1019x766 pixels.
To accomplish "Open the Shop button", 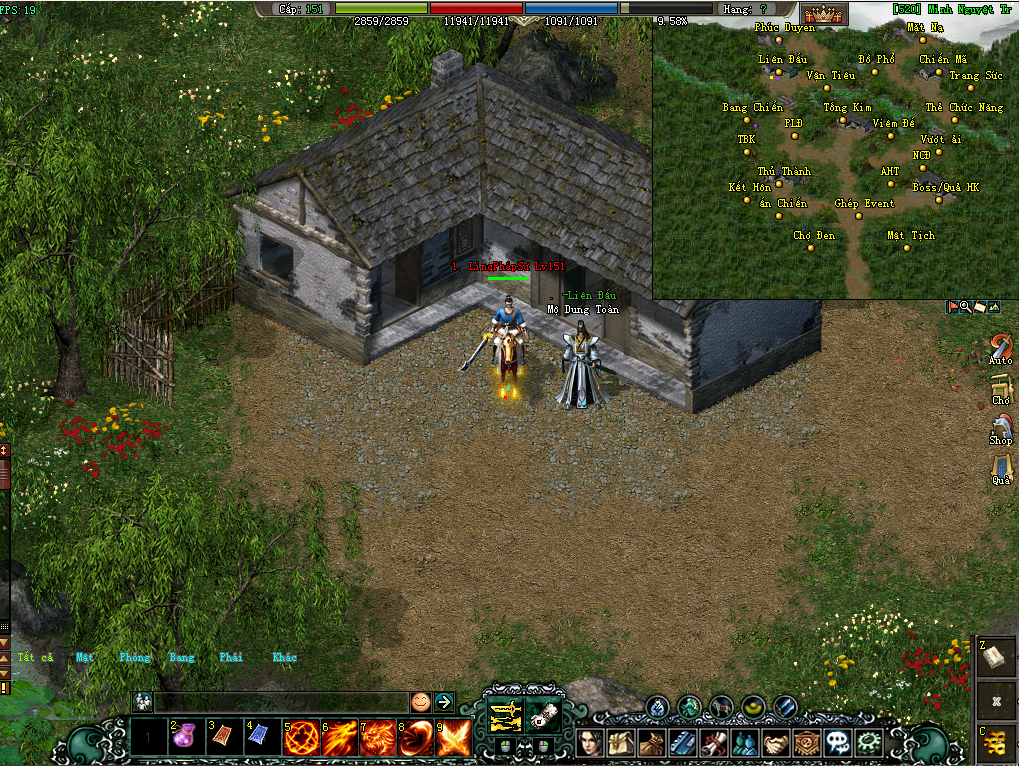I will point(1001,428).
